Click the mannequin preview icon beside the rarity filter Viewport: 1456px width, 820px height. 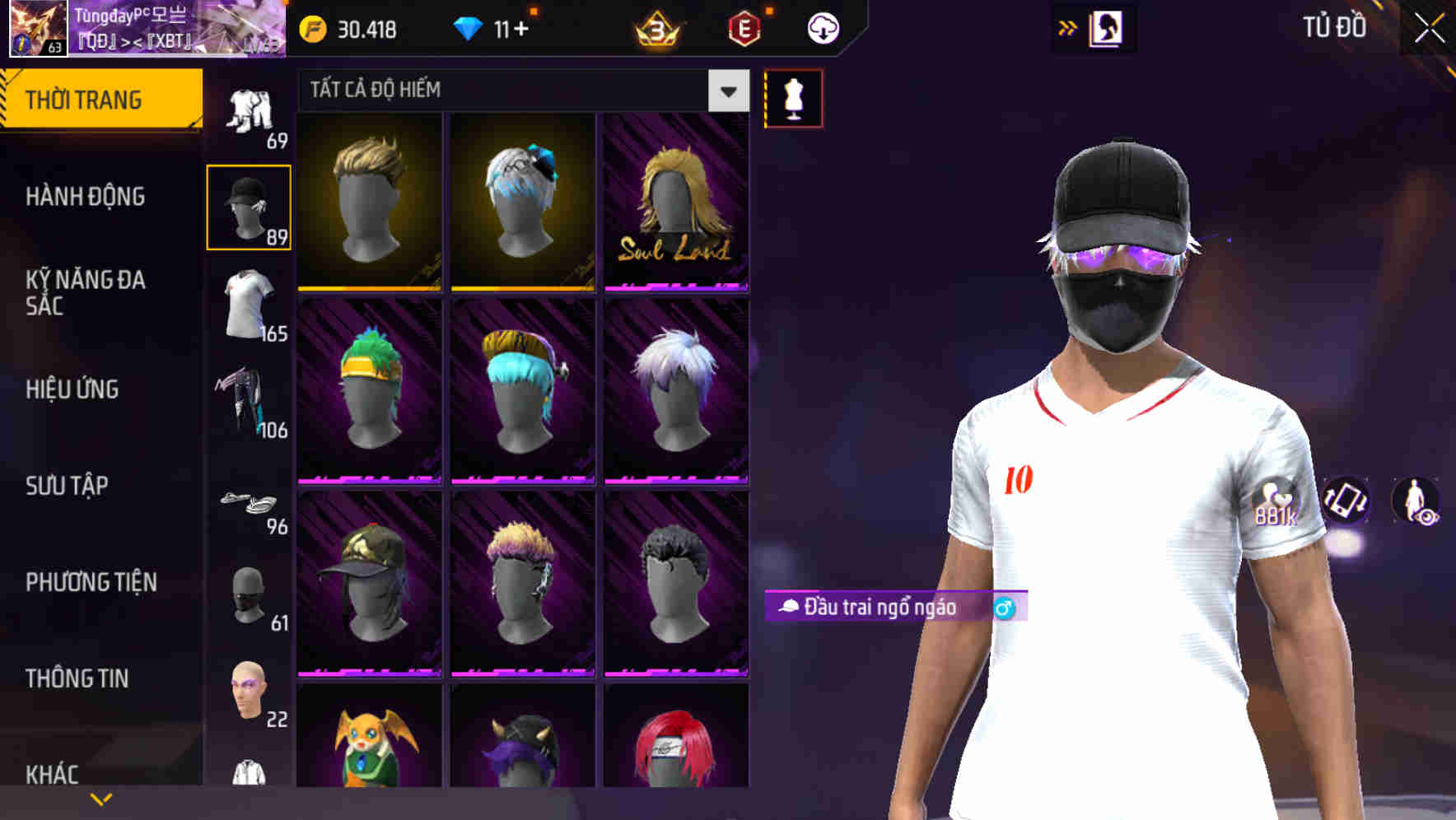click(x=793, y=97)
